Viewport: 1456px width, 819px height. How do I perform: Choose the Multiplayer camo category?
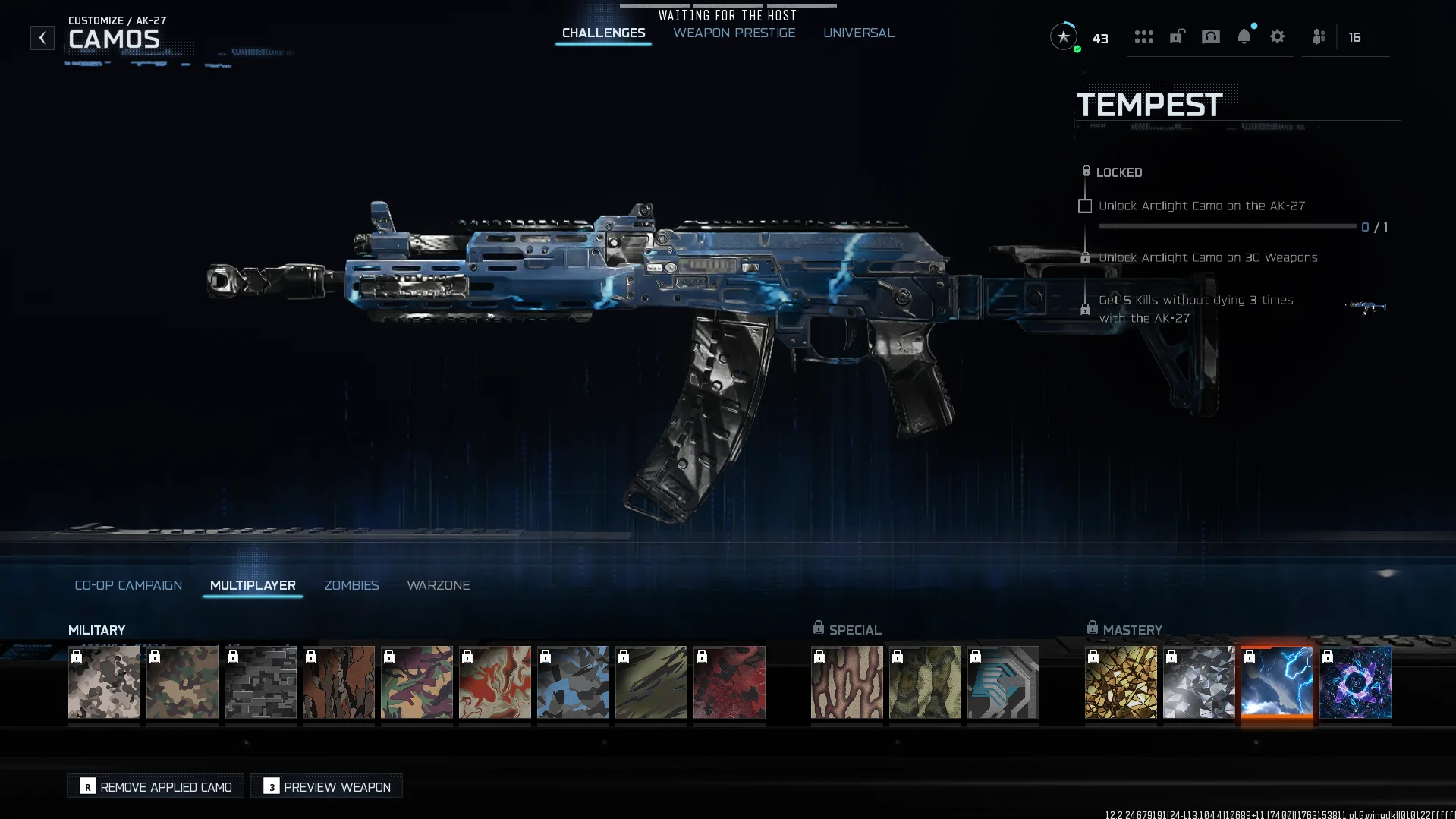253,585
